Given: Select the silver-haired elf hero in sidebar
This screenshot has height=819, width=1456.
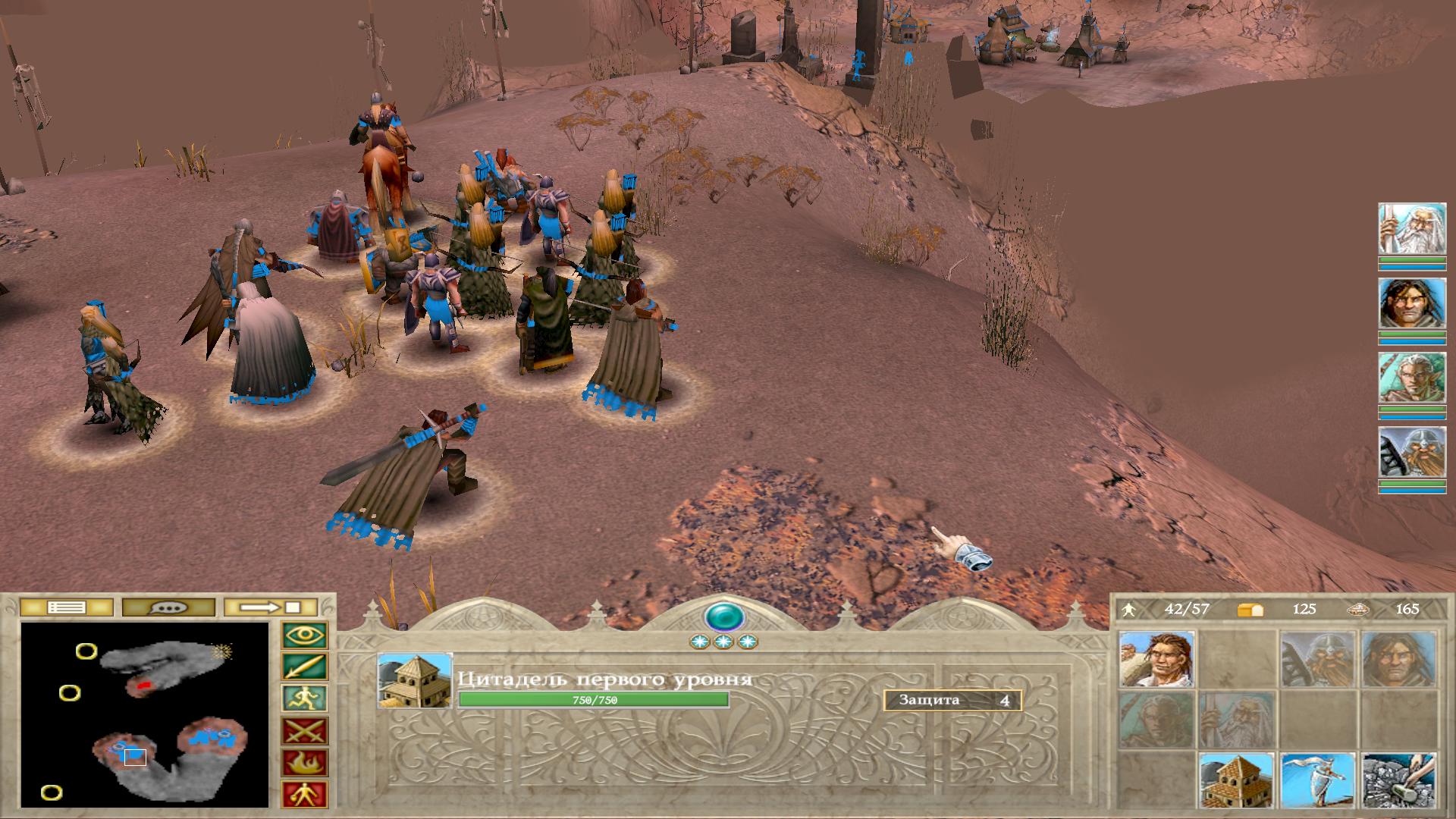Looking at the screenshot, I should pyautogui.click(x=1411, y=378).
